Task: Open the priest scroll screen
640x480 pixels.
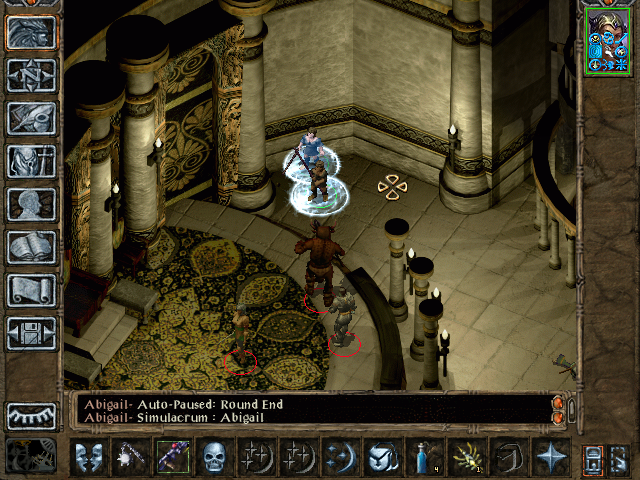Action: tap(31, 290)
